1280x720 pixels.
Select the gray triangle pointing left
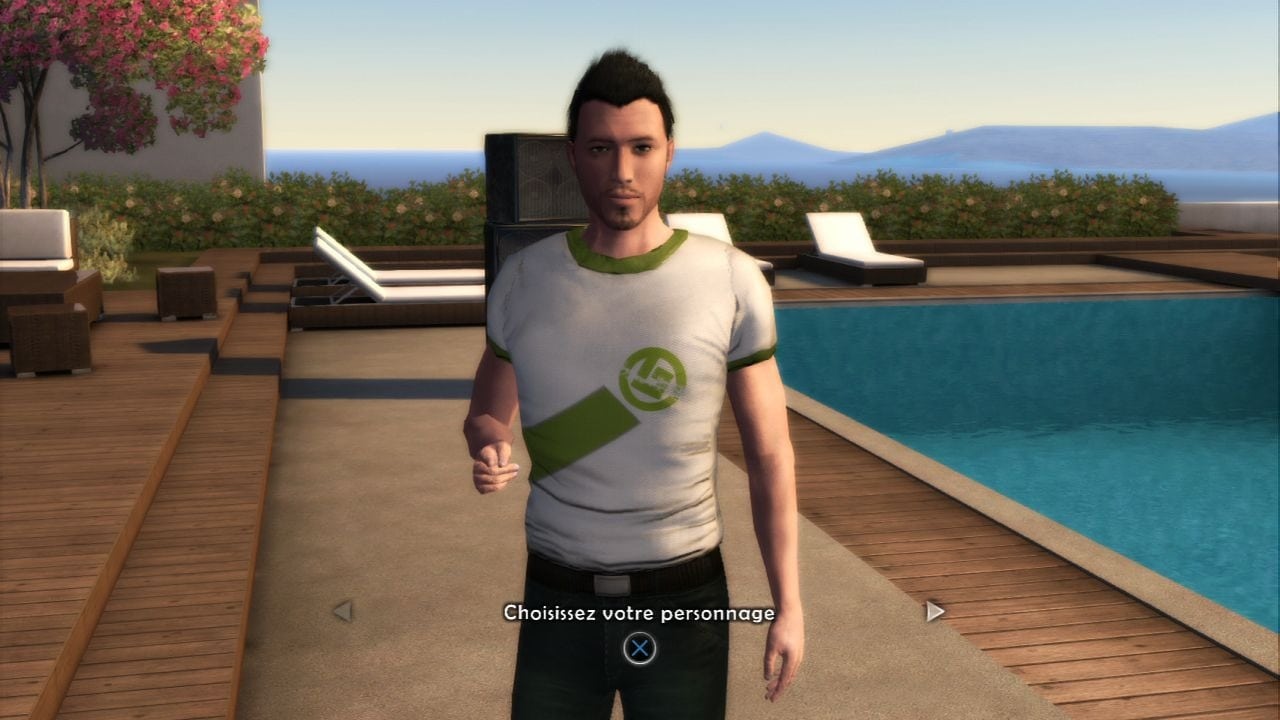[x=345, y=611]
